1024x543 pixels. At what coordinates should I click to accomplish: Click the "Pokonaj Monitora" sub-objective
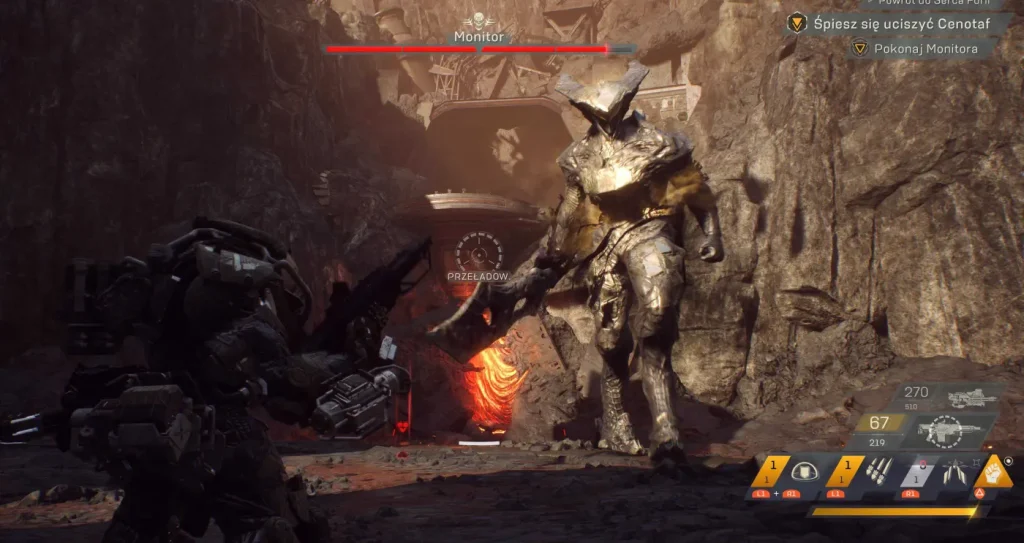[920, 47]
